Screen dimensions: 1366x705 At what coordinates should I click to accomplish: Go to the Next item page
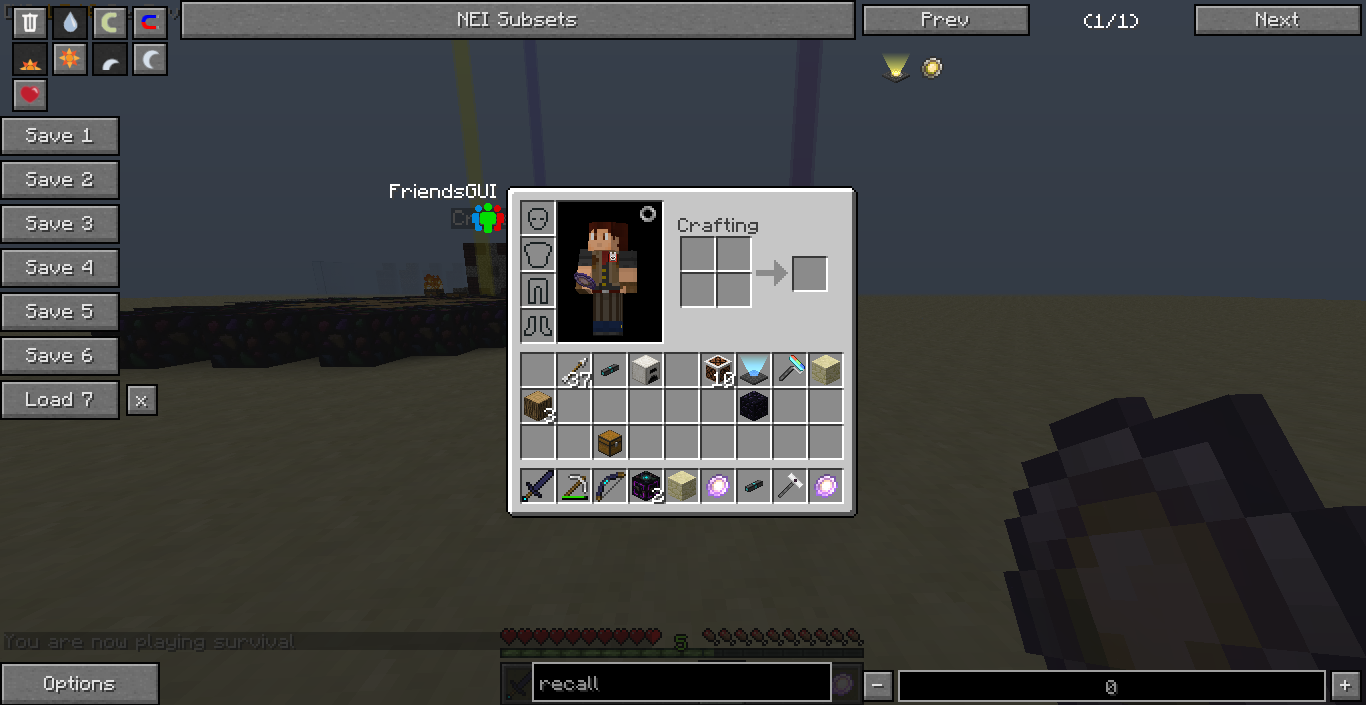1277,20
